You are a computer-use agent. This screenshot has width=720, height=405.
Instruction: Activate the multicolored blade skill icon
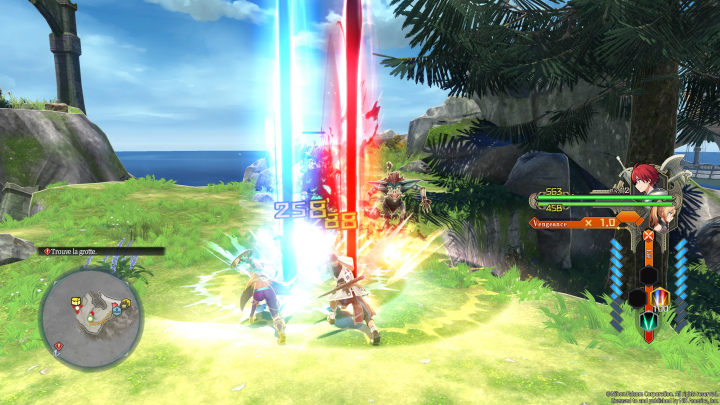(660, 297)
